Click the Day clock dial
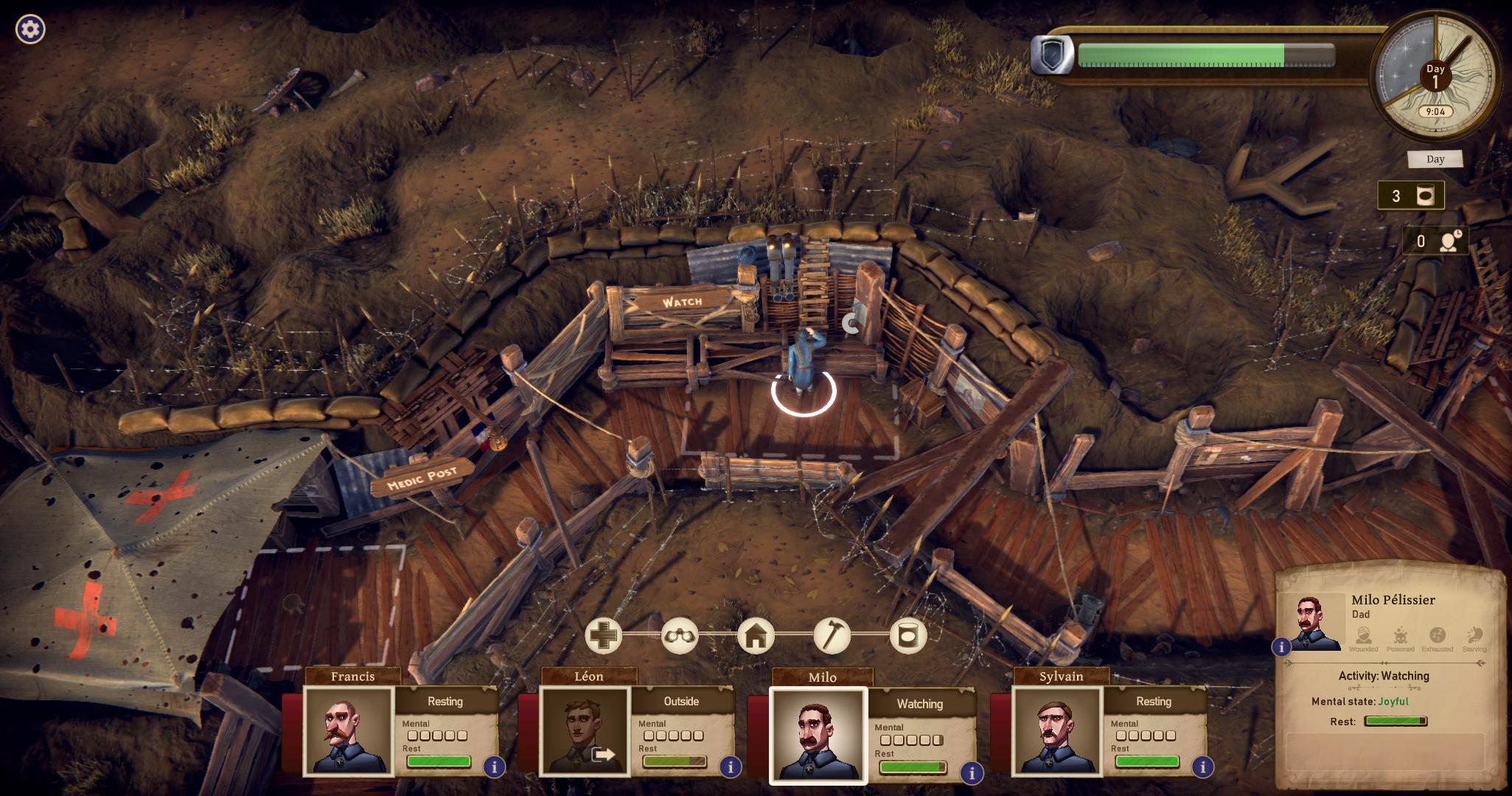 [x=1435, y=77]
